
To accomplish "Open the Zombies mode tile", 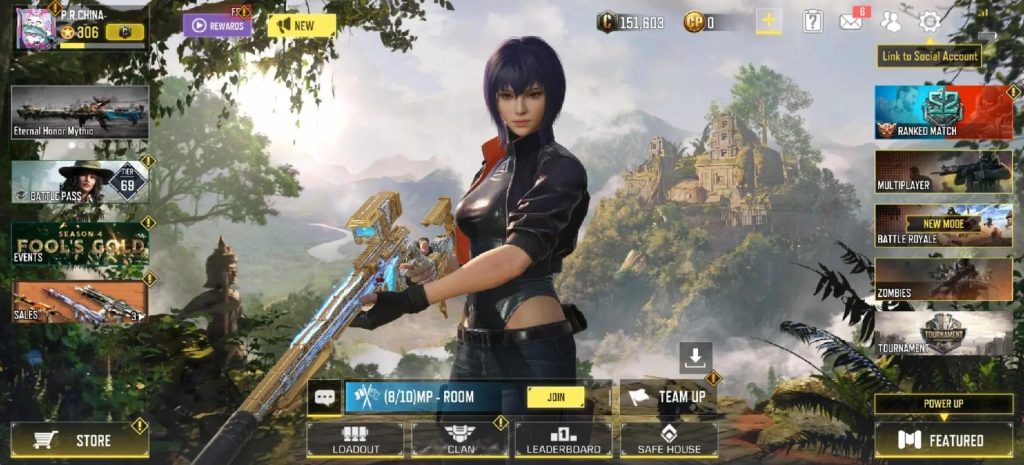I will coord(943,279).
